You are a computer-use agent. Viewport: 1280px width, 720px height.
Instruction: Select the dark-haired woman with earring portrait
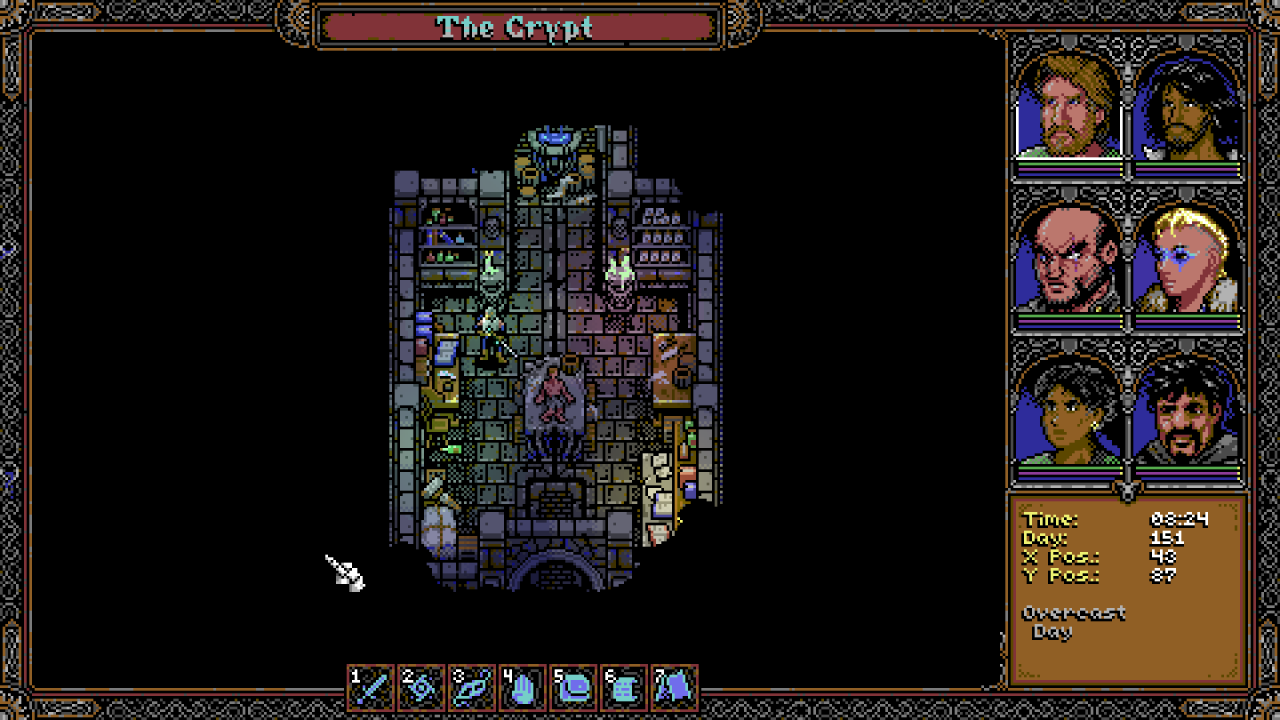pyautogui.click(x=1069, y=412)
